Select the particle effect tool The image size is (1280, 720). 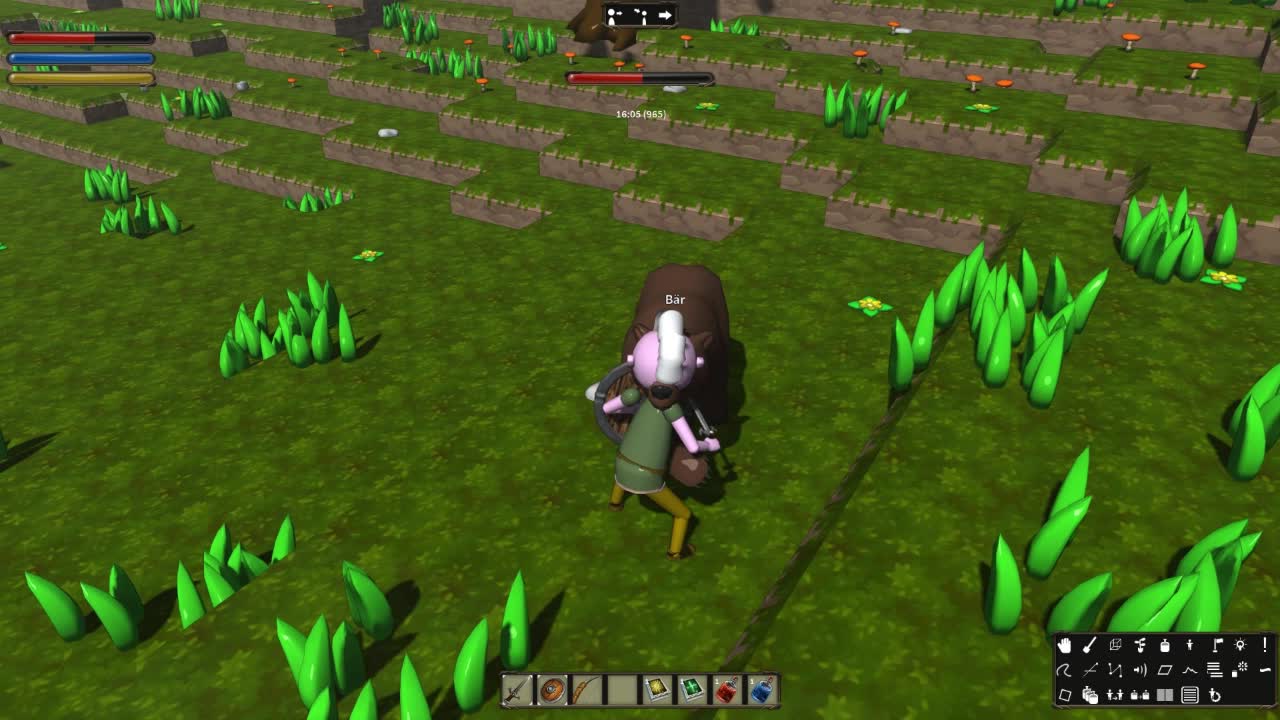point(1238,669)
